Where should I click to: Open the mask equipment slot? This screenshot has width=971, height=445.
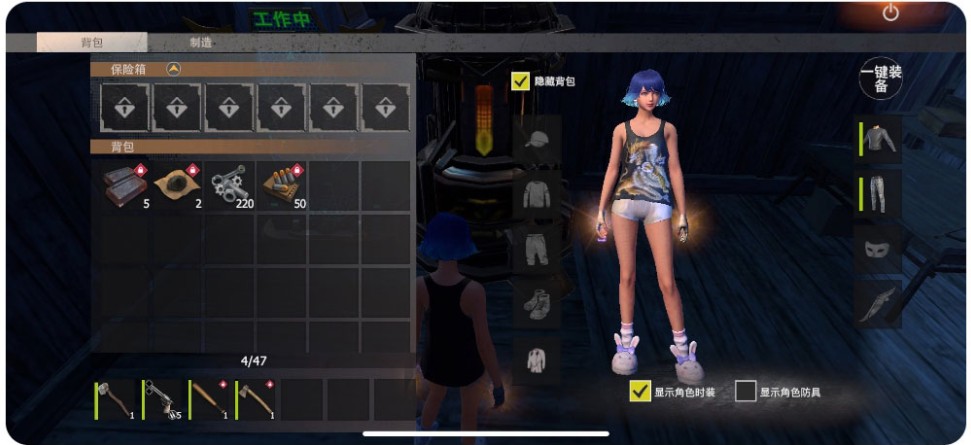(879, 247)
